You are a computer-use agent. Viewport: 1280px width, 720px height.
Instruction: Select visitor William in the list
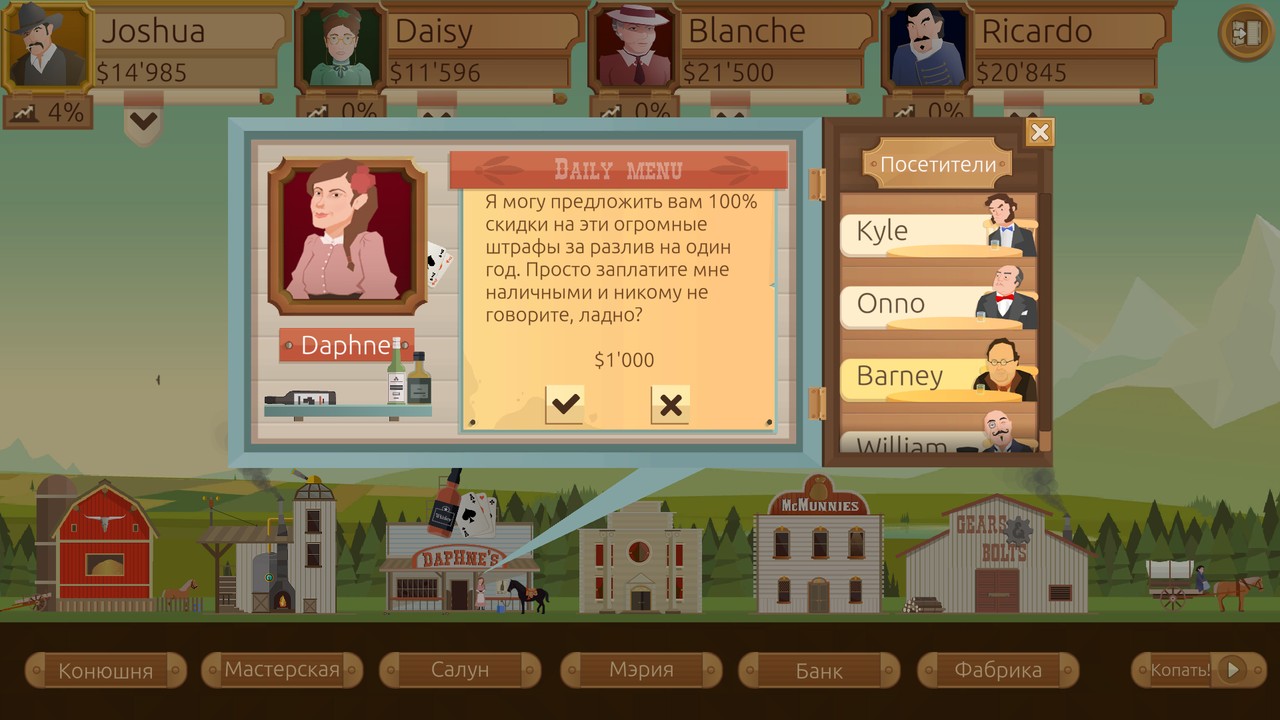937,442
